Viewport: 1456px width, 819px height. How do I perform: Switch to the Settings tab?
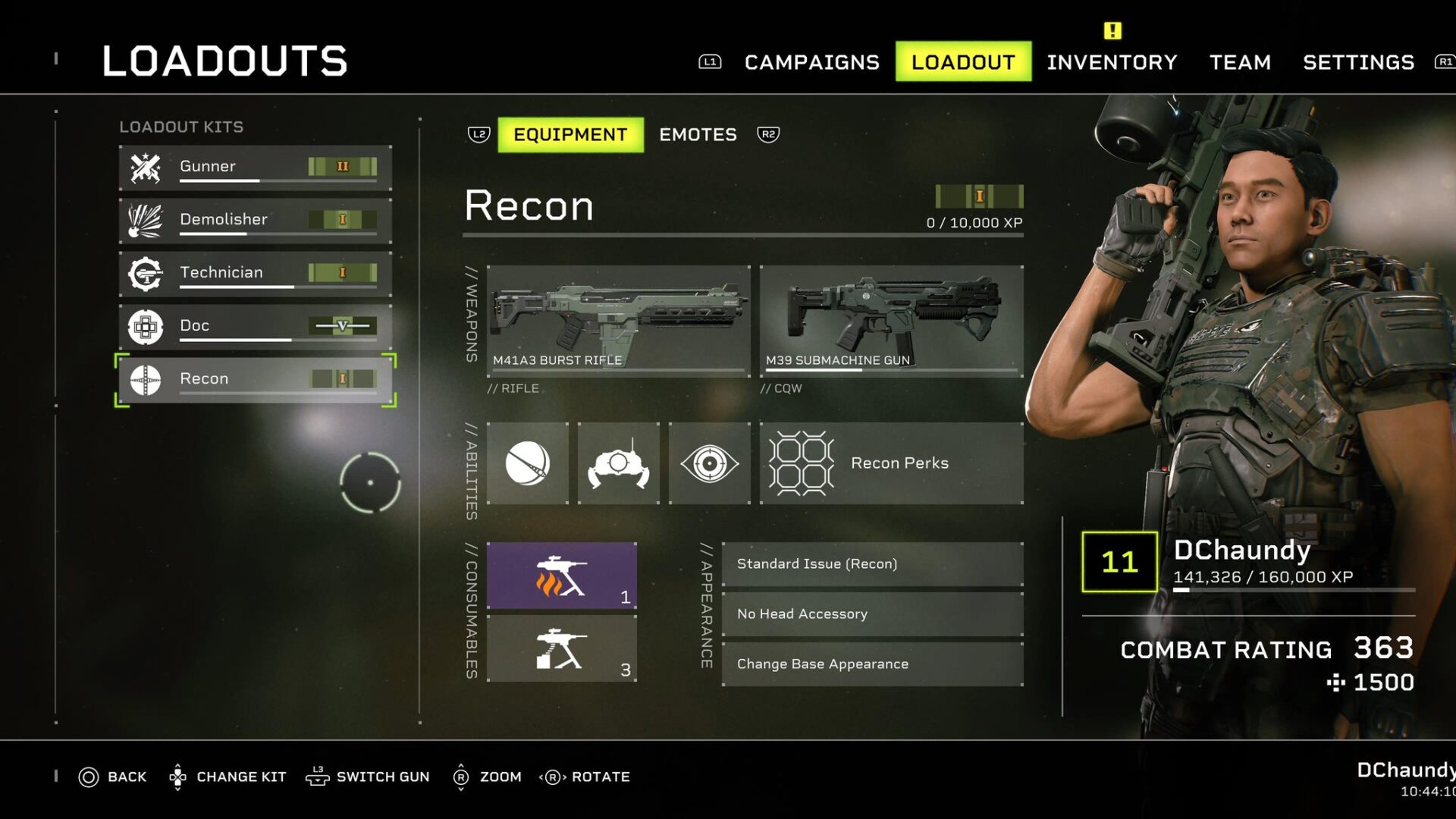pos(1357,62)
